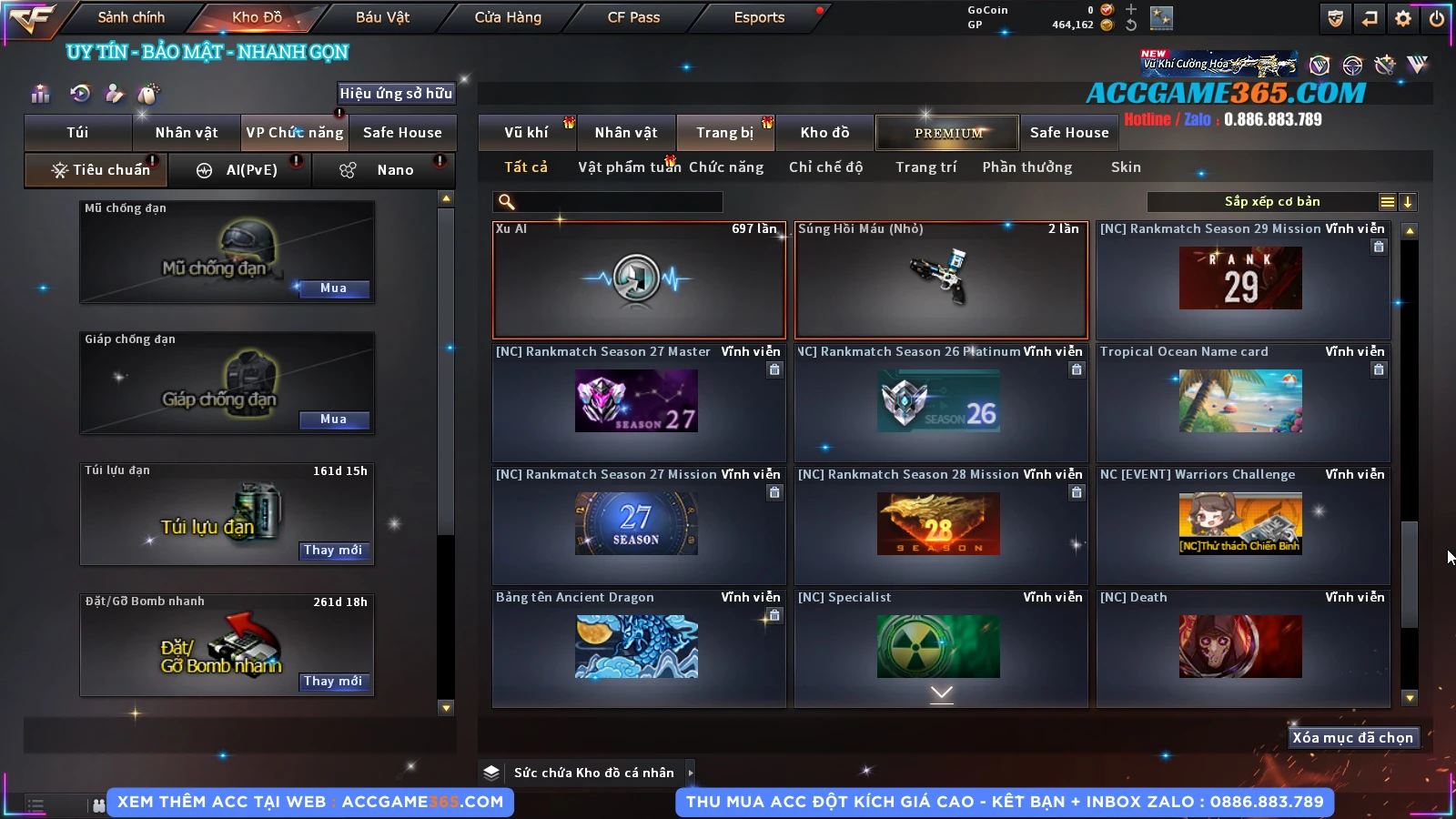Select Súng Hồi Máu (Nhỏ) item
1456x819 pixels.
(940, 280)
